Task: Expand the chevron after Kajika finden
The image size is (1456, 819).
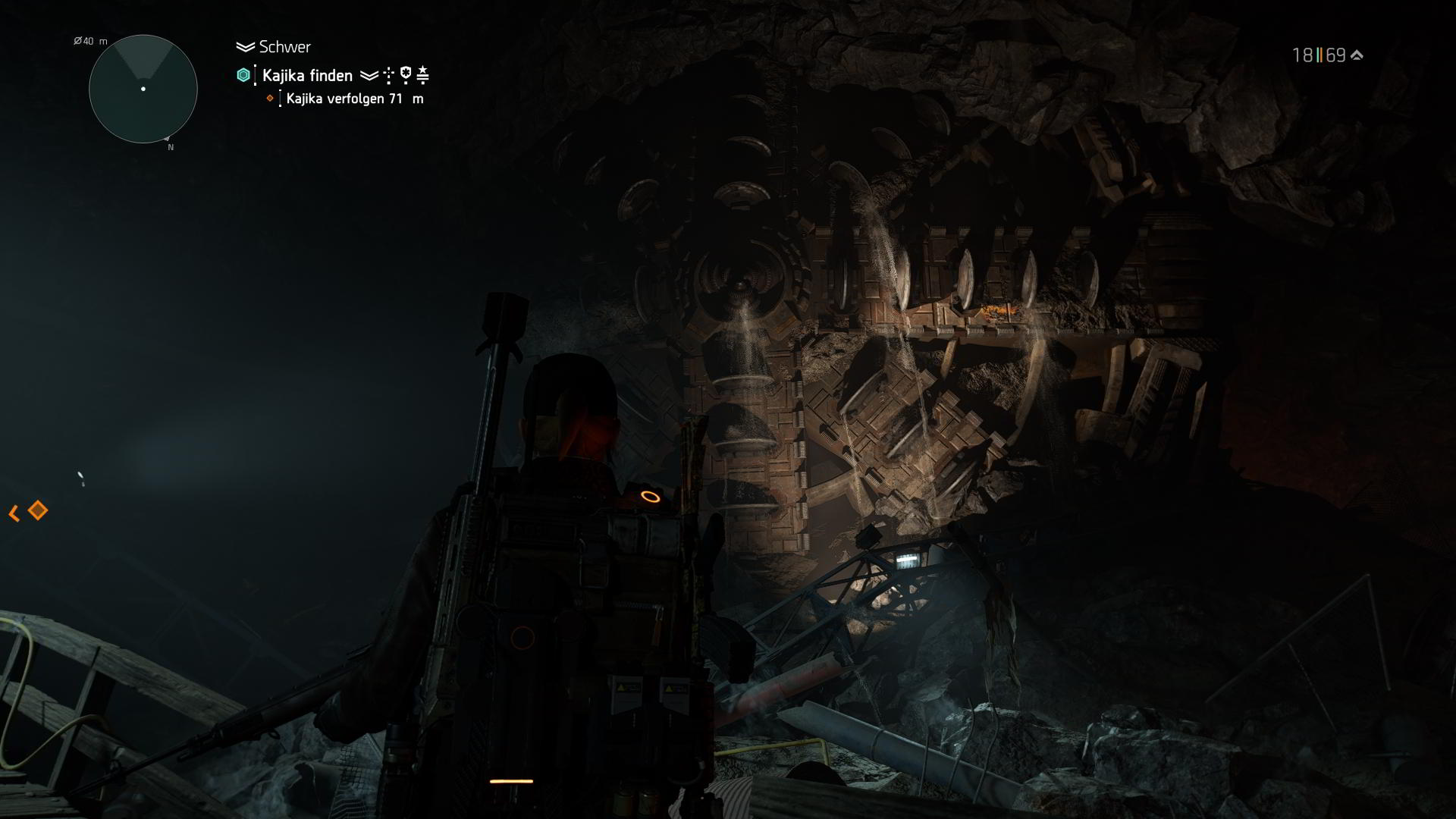Action: pyautogui.click(x=369, y=74)
